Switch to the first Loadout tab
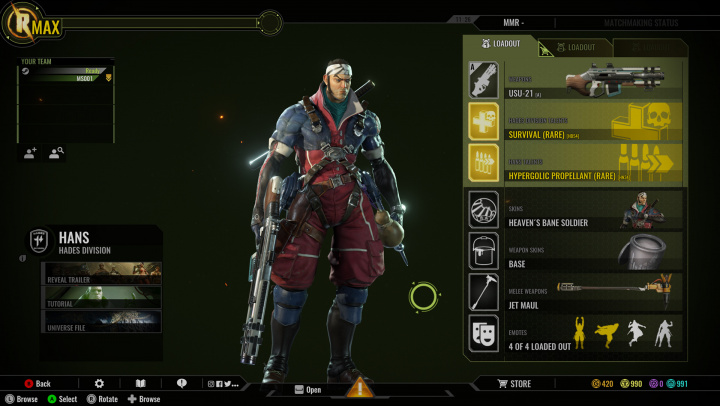Screen dimensions: 720x406 click(502, 45)
